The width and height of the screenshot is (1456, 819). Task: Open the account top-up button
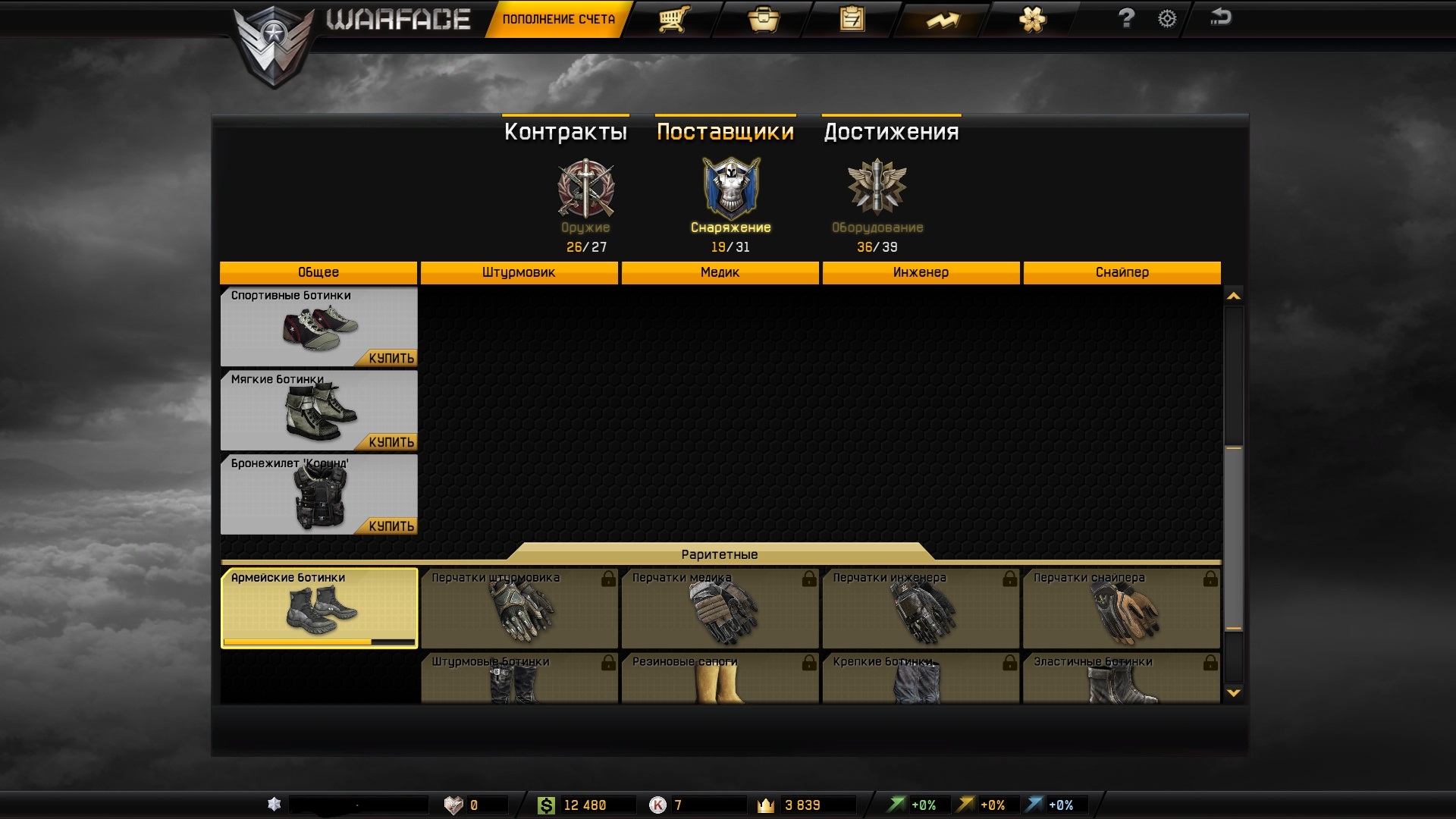(558, 19)
